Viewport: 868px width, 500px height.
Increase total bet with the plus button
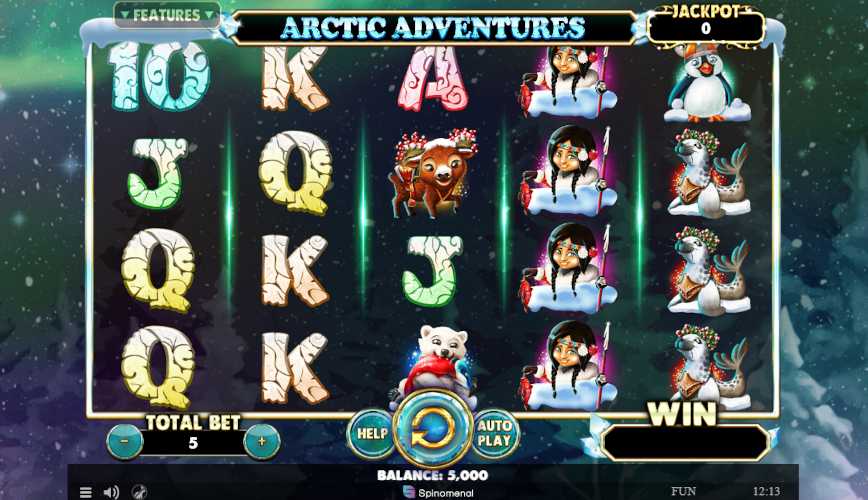(261, 441)
